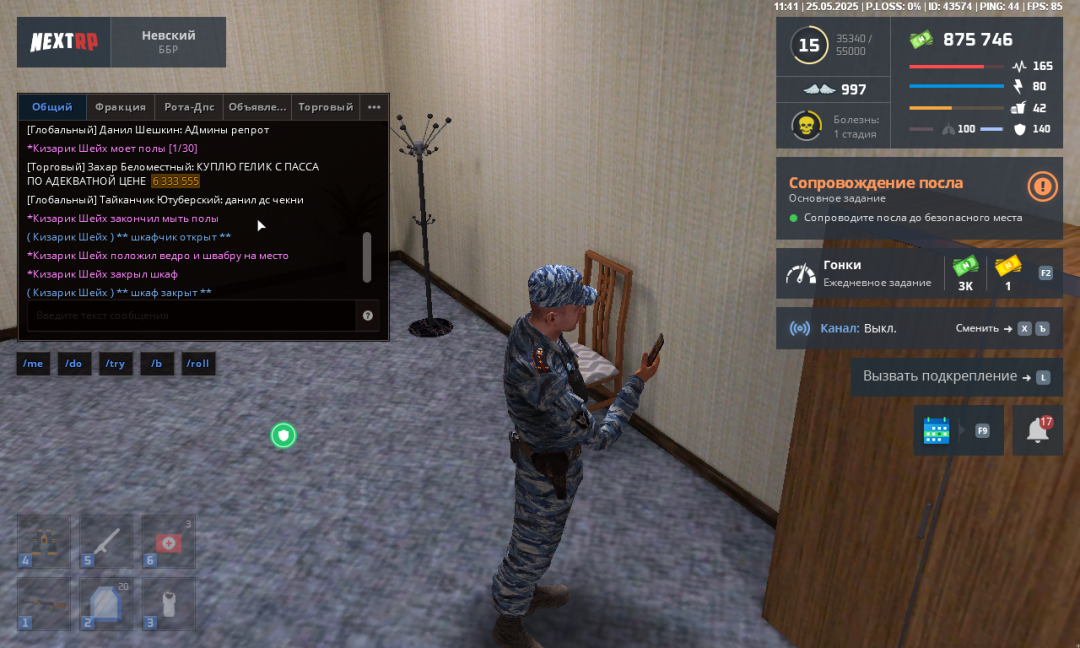This screenshot has height=648, width=1080.
Task: Open the notifications bell
Action: pos(1038,430)
